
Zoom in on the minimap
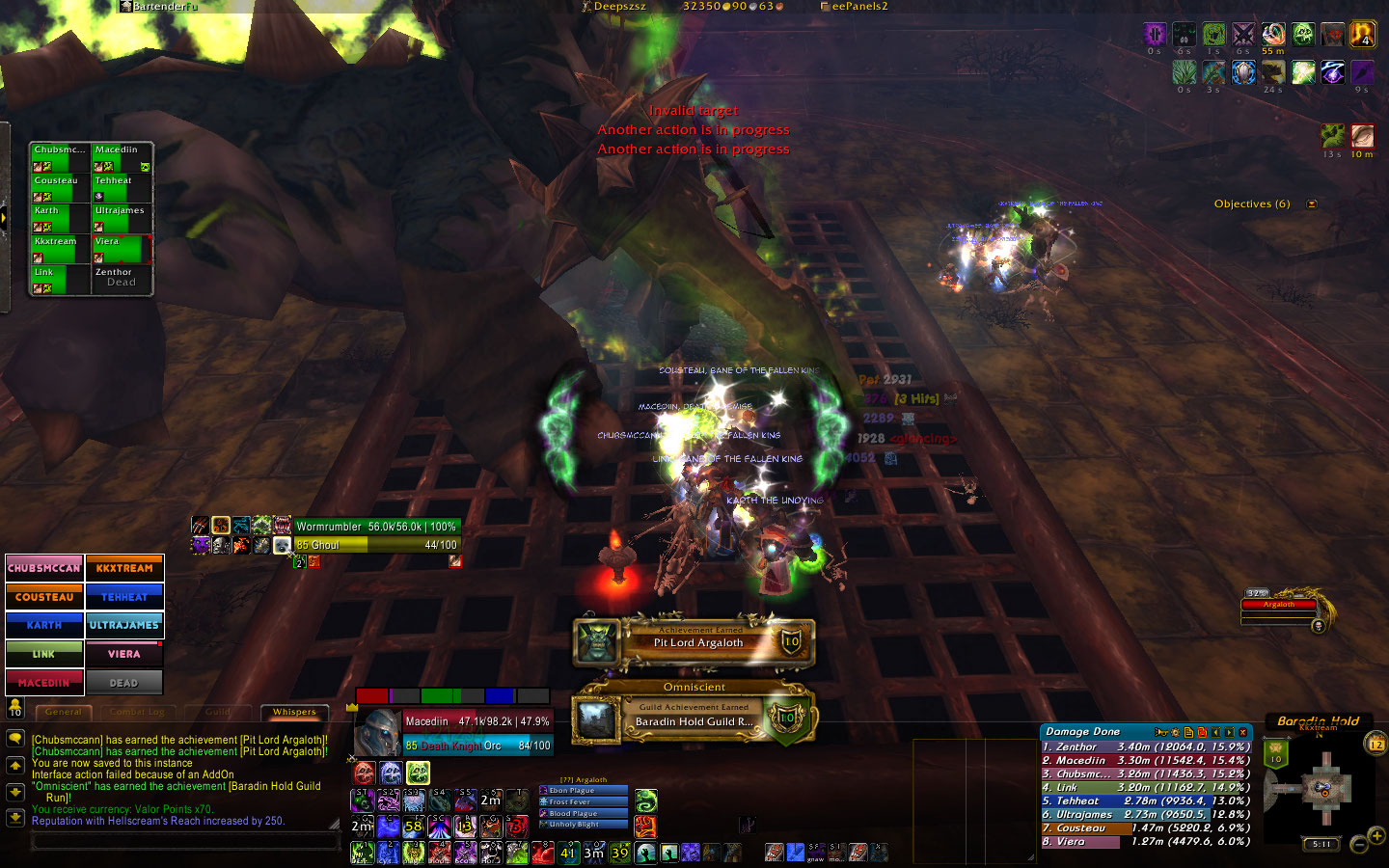[1376, 835]
